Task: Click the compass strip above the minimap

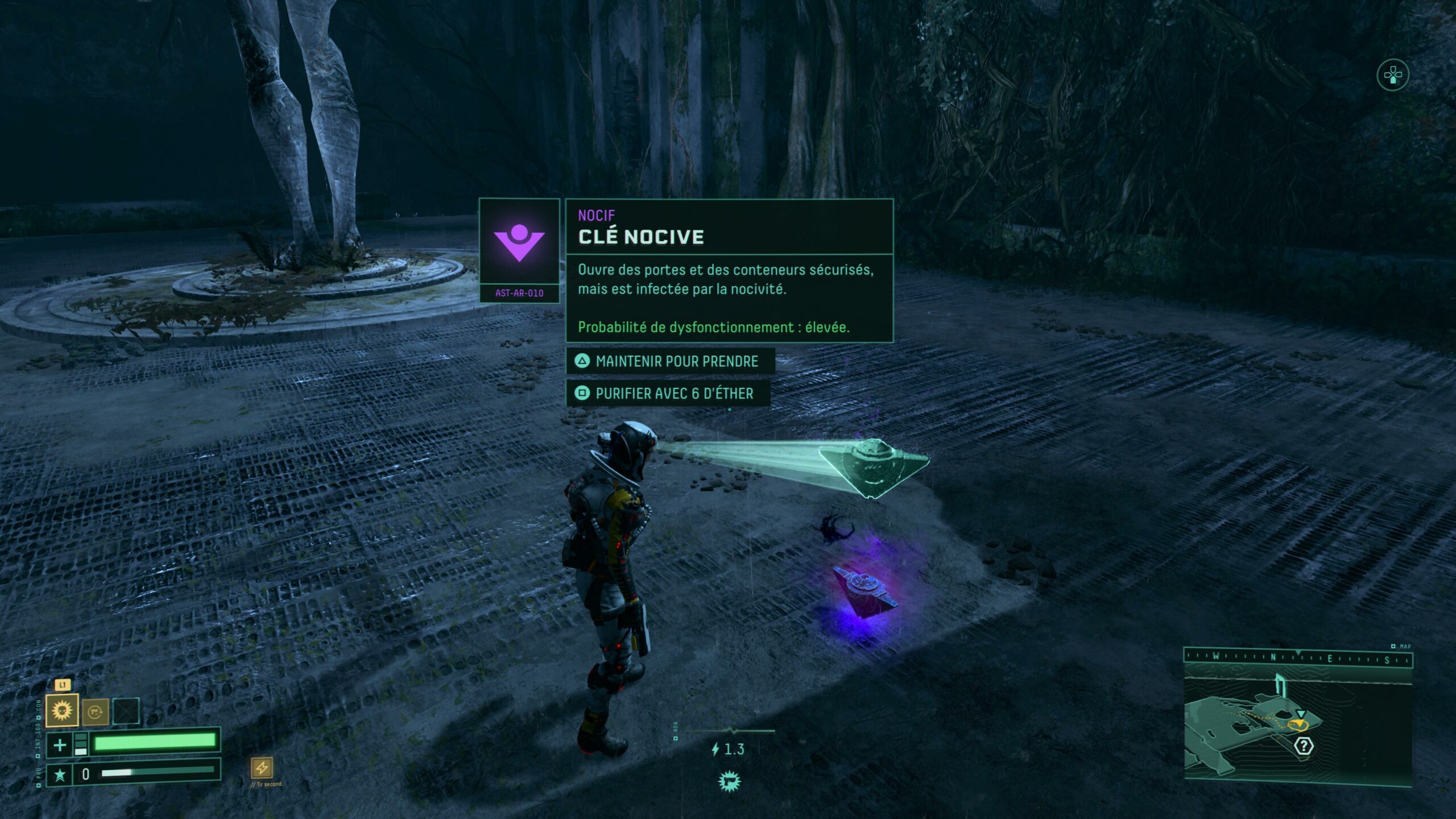Action: point(1297,658)
